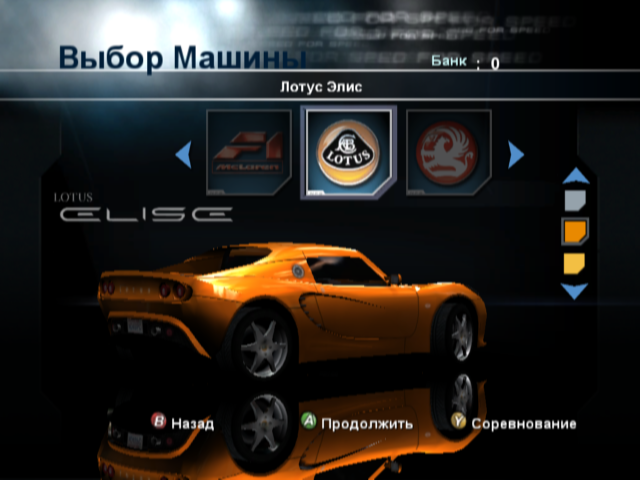
Task: Show the next car with right arrow
Action: [x=516, y=154]
